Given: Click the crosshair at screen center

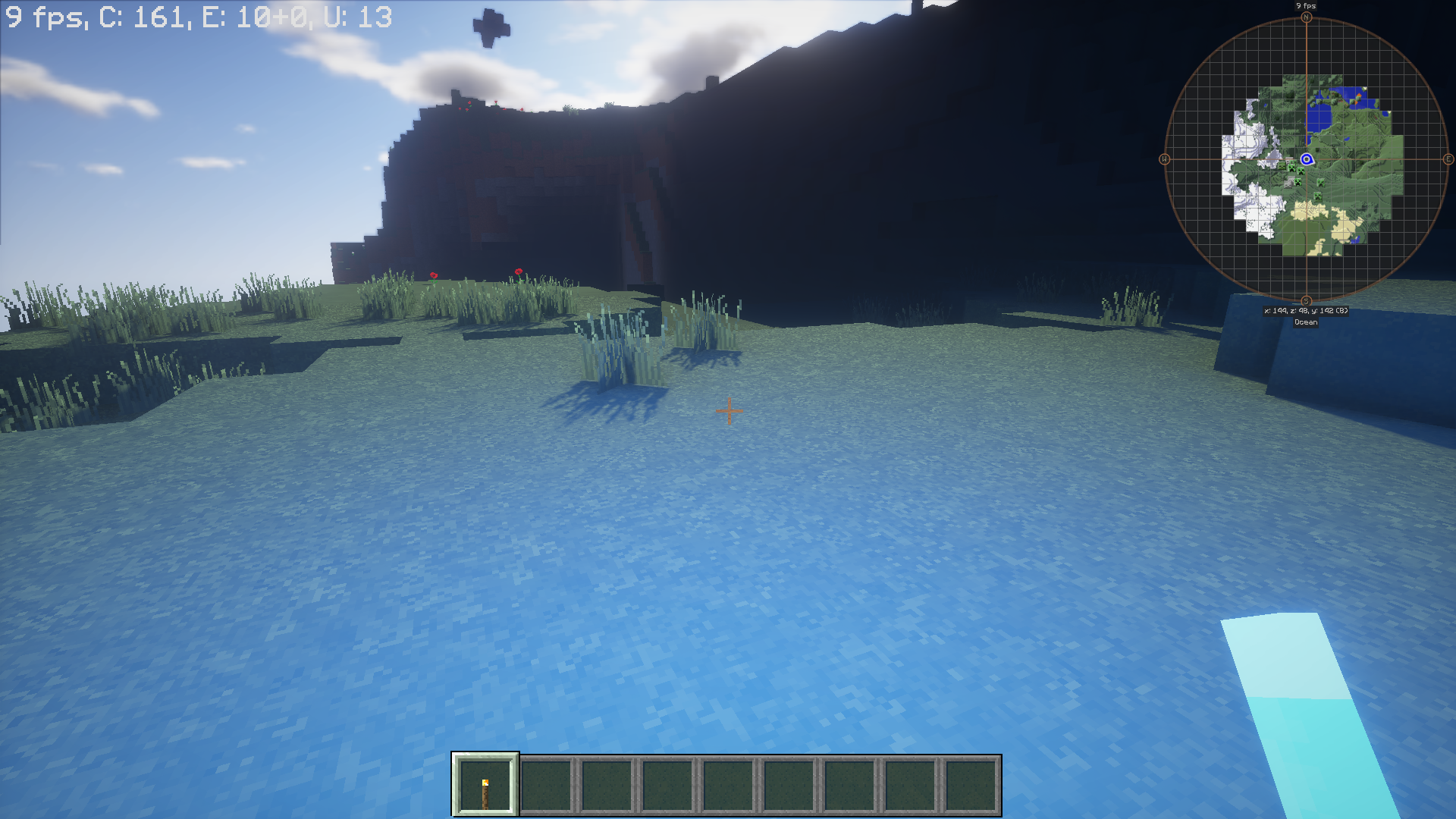Looking at the screenshot, I should (728, 409).
